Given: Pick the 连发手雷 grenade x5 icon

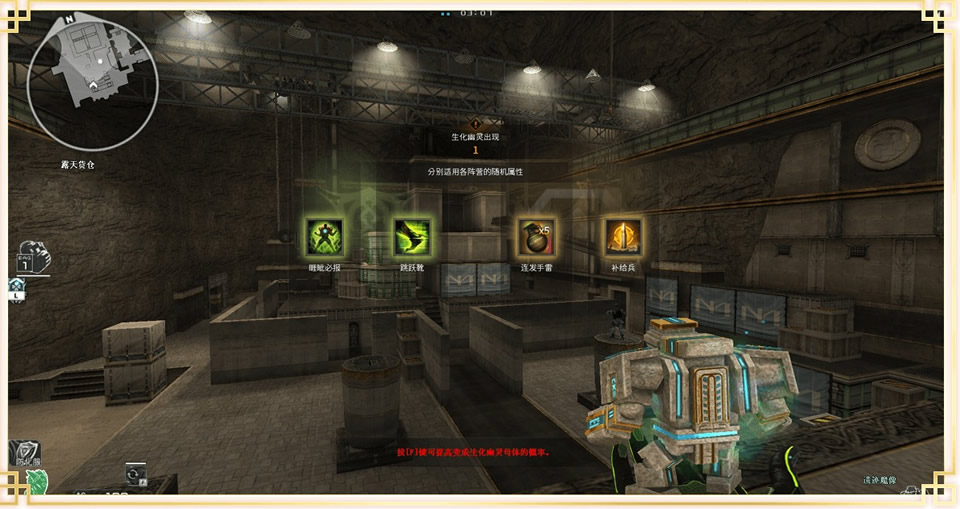Looking at the screenshot, I should coord(537,238).
